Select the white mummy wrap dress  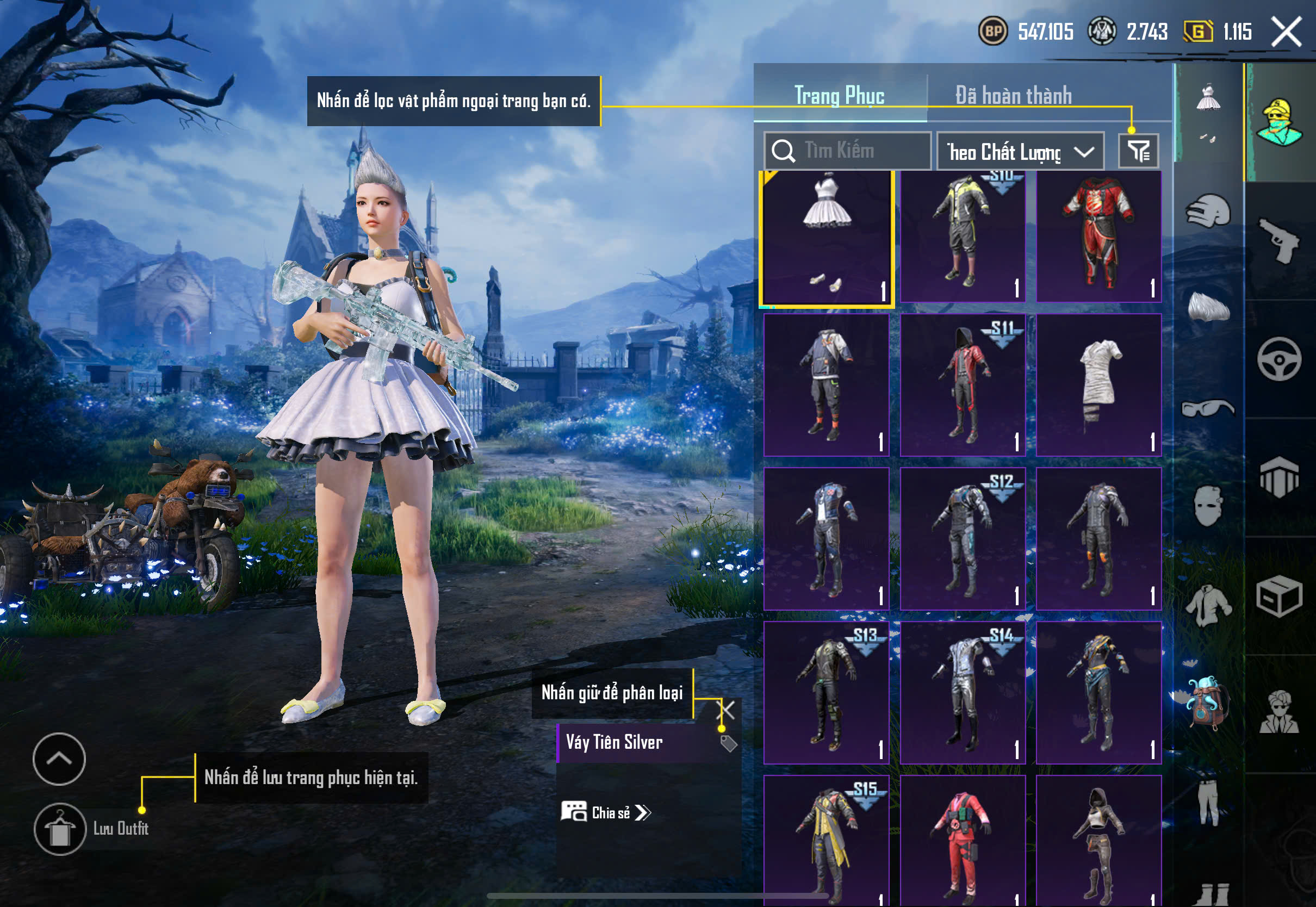click(1098, 386)
